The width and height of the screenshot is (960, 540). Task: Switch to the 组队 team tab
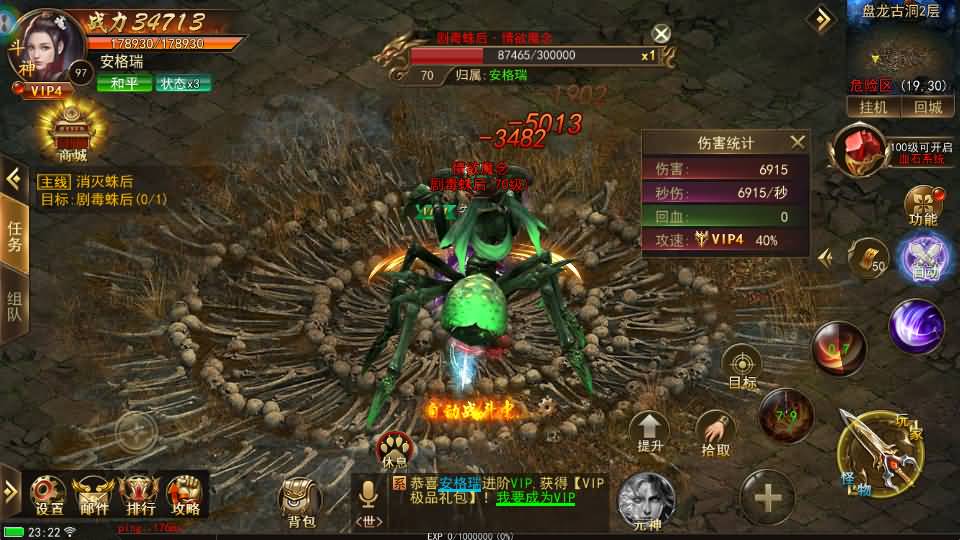[x=14, y=306]
